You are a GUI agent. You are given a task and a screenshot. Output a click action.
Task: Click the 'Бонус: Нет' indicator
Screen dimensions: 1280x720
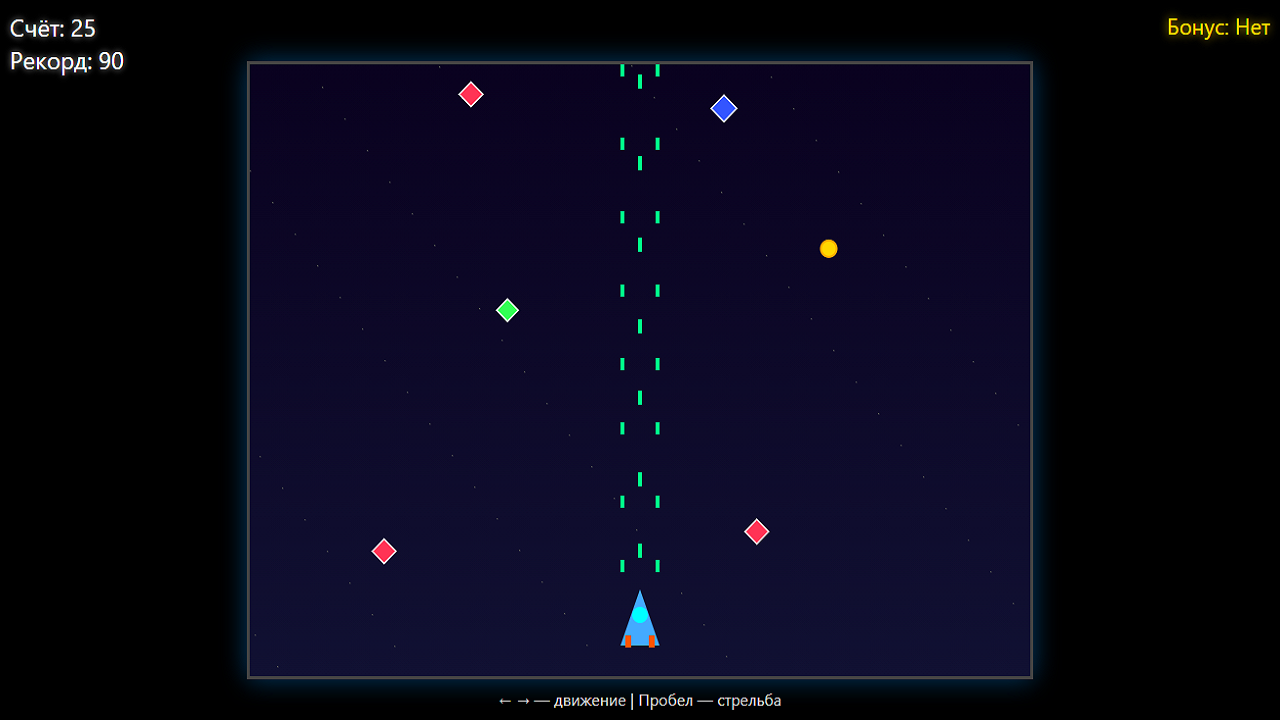click(1217, 28)
